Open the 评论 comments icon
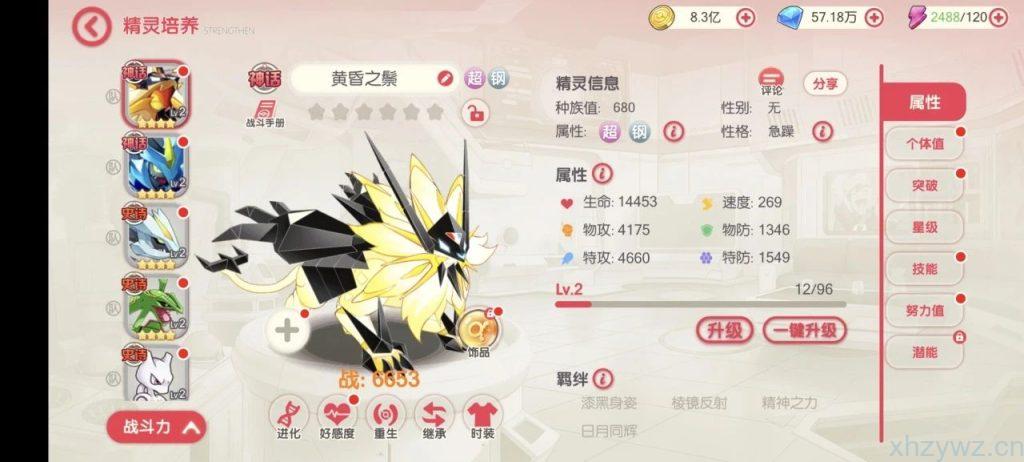 pos(771,81)
